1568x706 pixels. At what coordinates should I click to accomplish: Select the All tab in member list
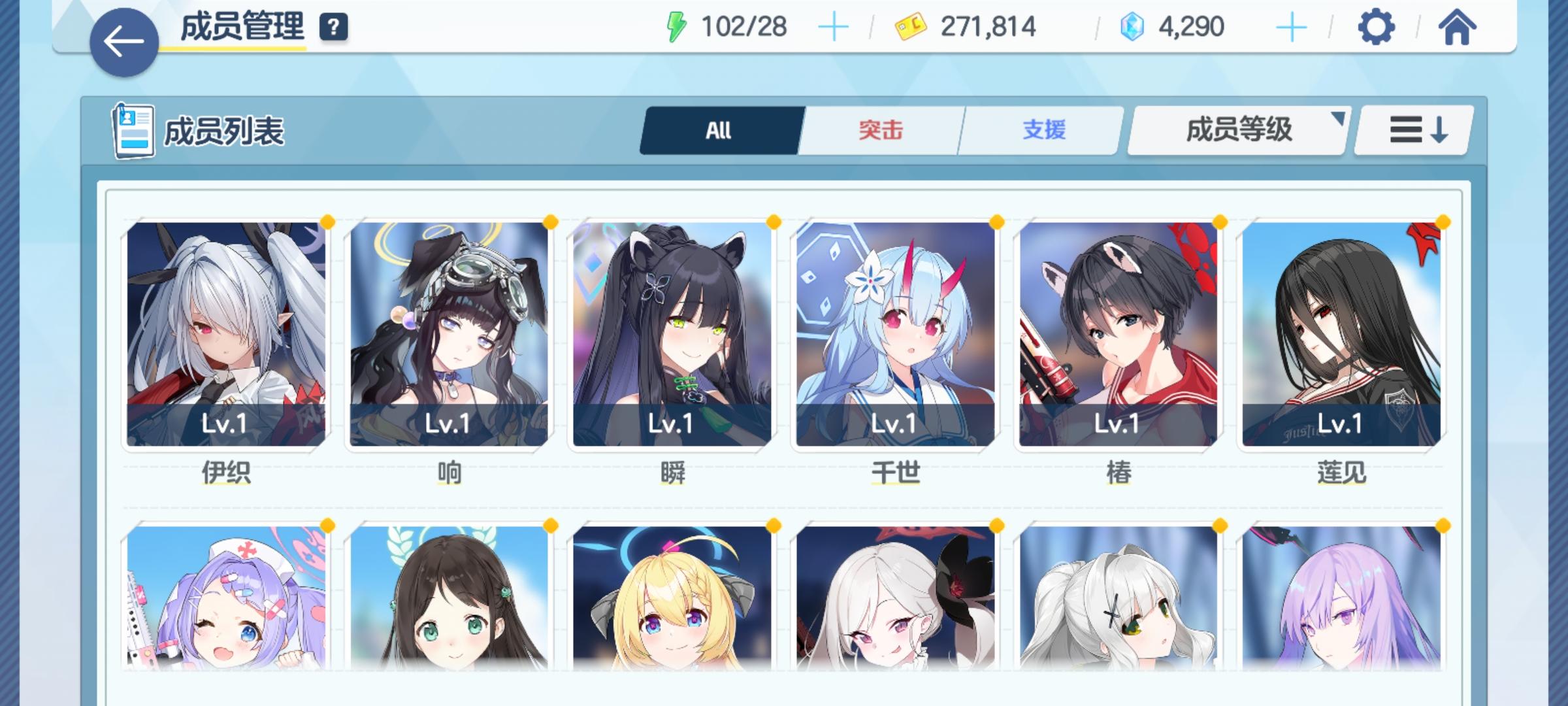pos(721,130)
